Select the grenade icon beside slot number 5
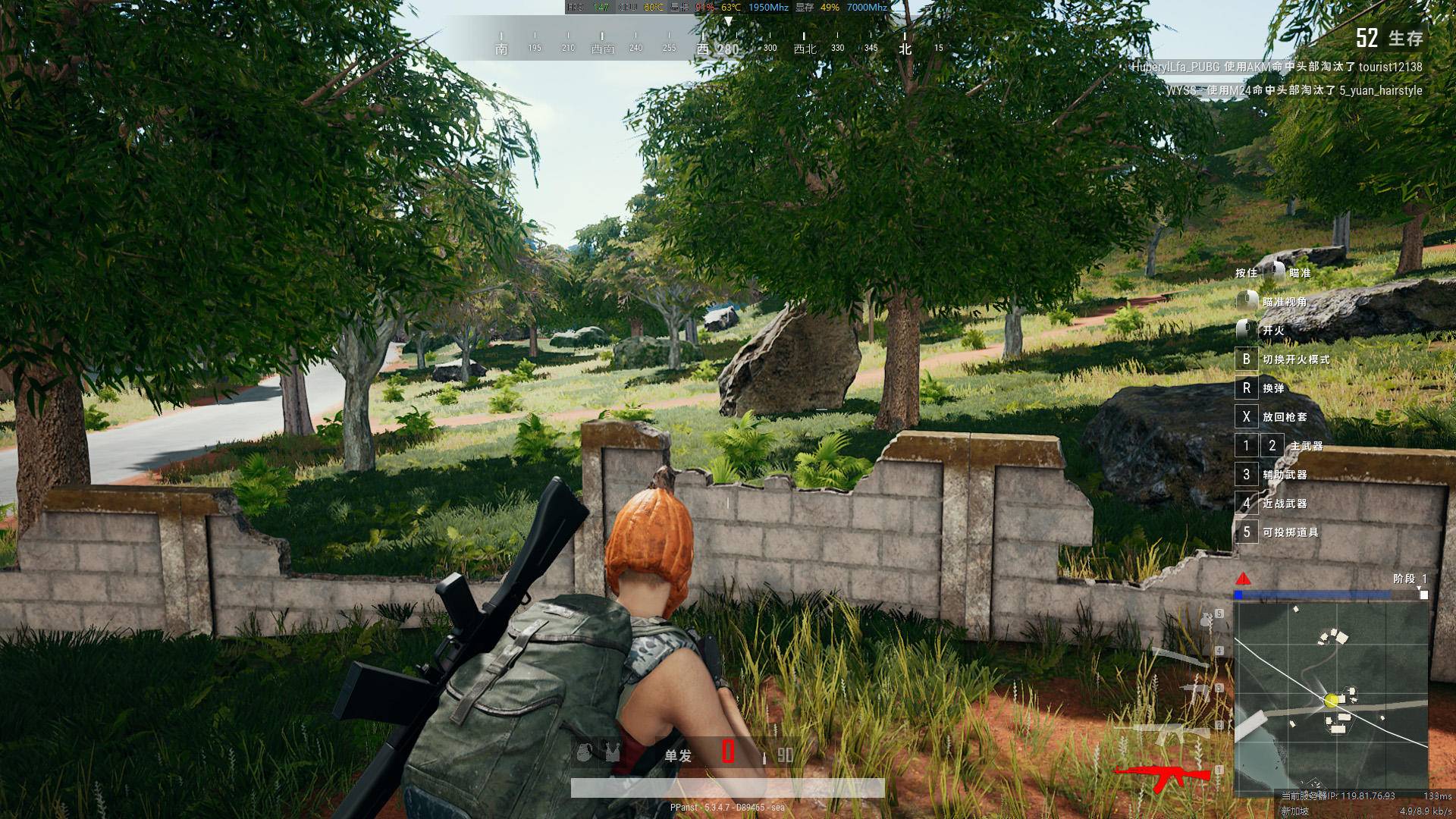 pos(1204,621)
